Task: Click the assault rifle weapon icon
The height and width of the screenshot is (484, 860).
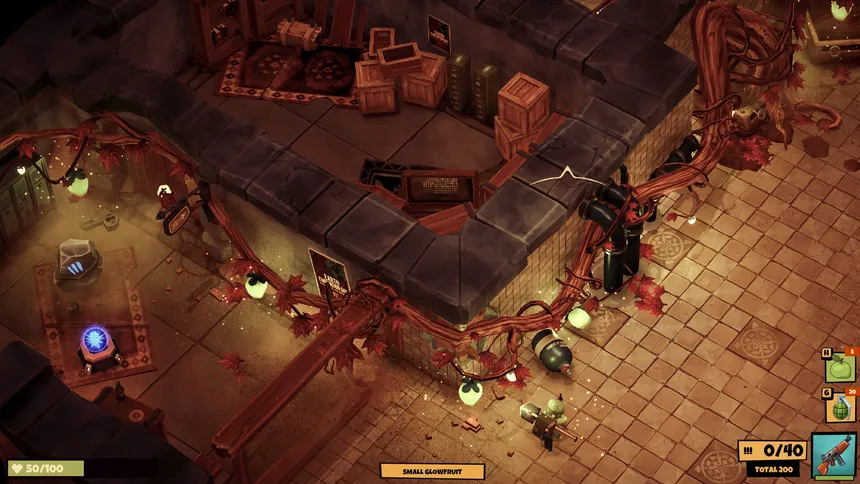Action: [833, 456]
